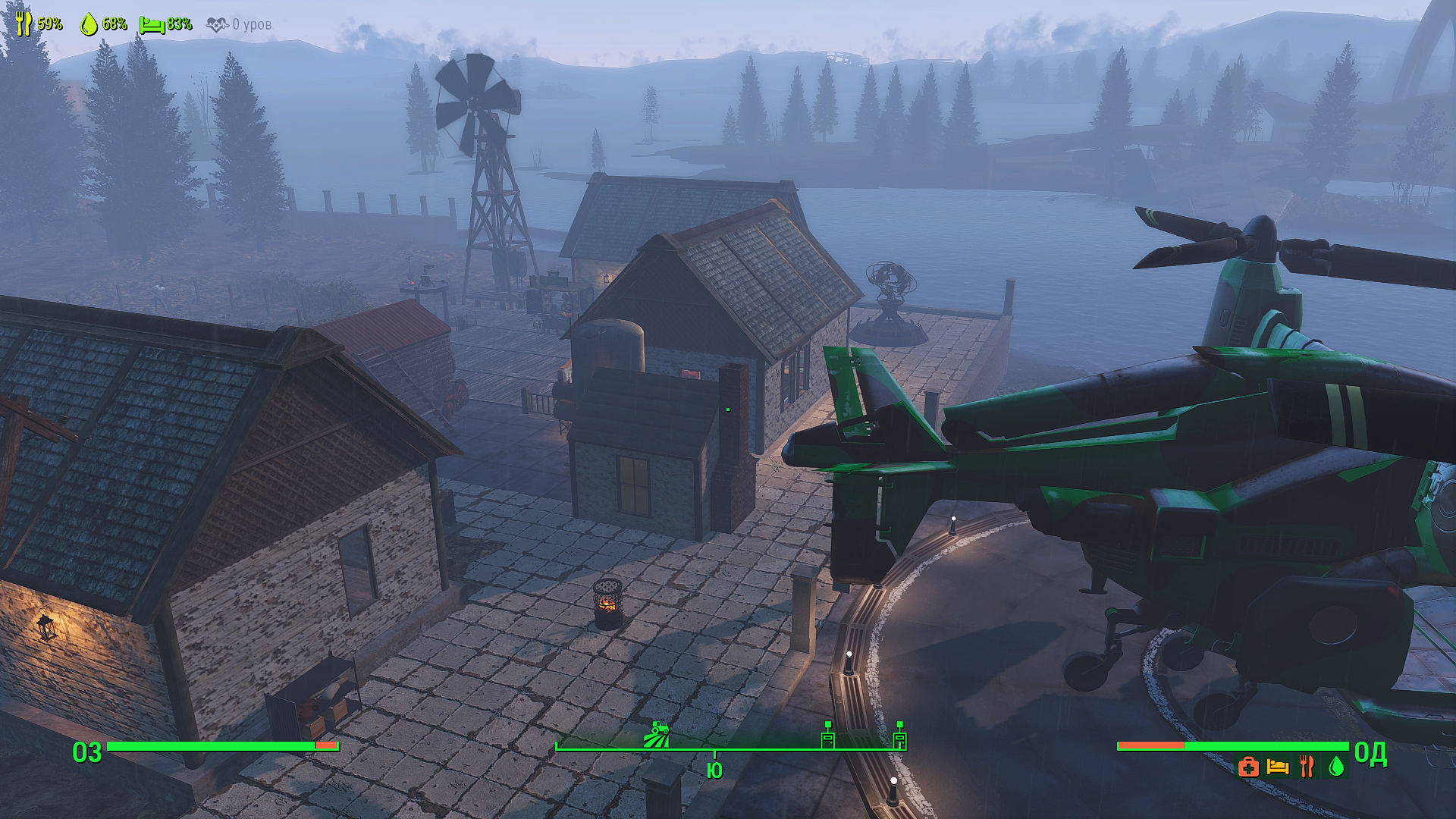1456x819 pixels.
Task: Click the hunger icon showing 59%
Action: pos(24,24)
